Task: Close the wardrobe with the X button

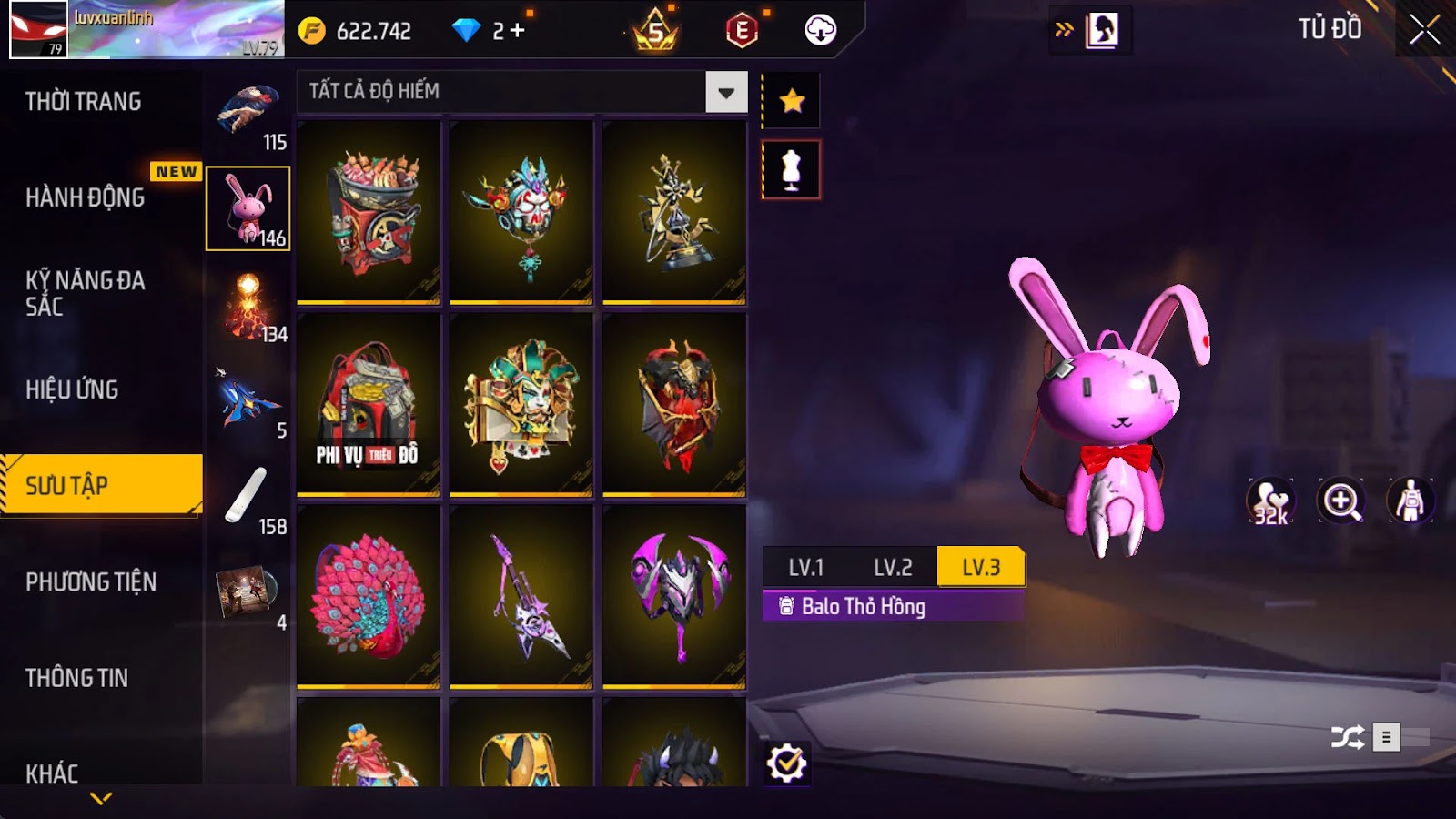Action: [x=1424, y=30]
